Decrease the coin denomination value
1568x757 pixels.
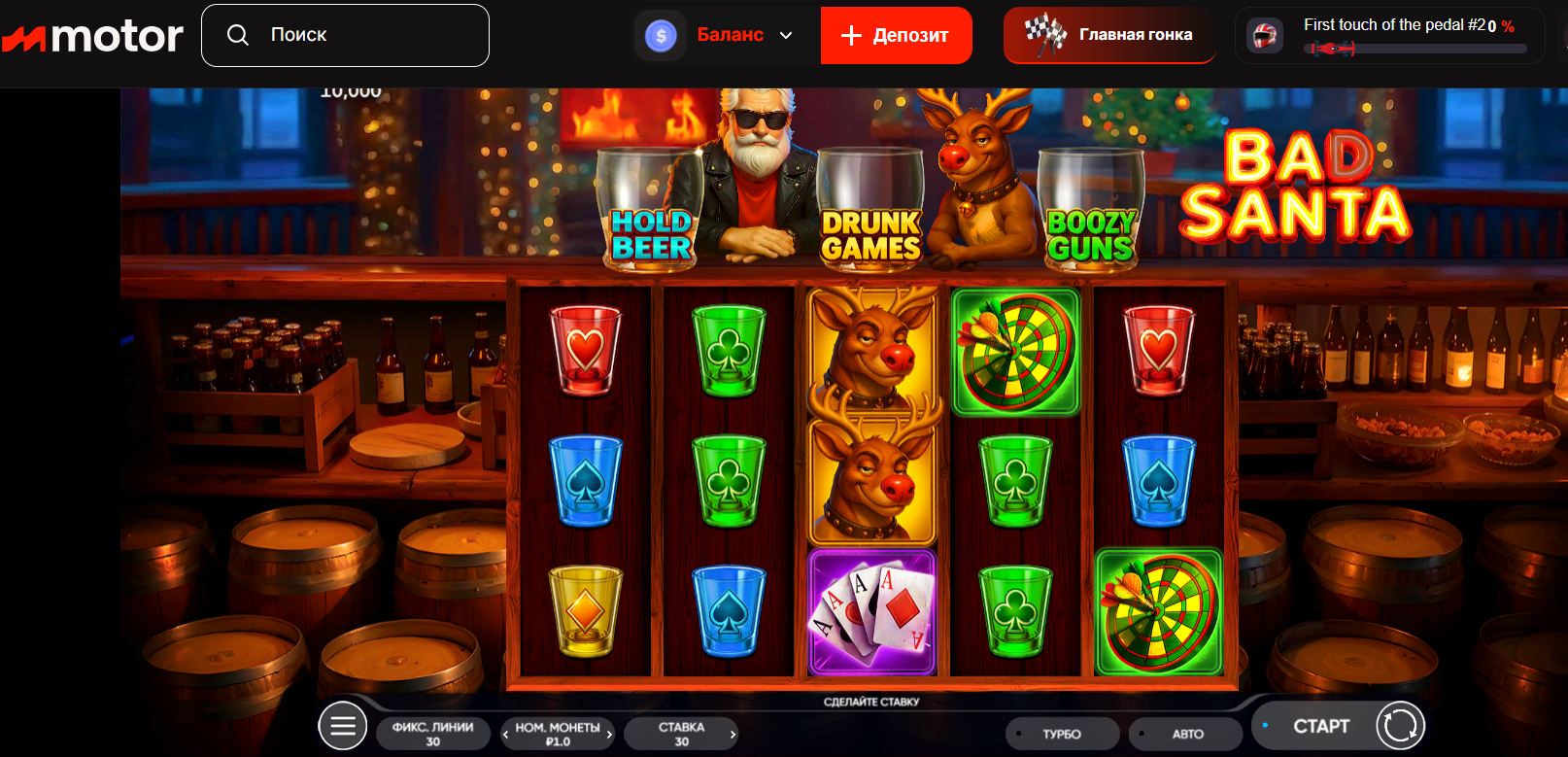pyautogui.click(x=506, y=735)
